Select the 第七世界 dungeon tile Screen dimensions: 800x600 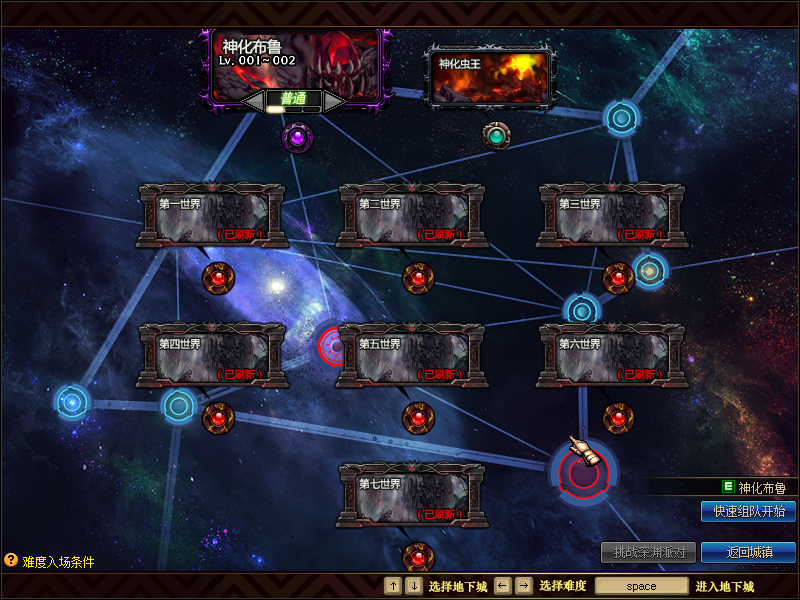point(412,495)
